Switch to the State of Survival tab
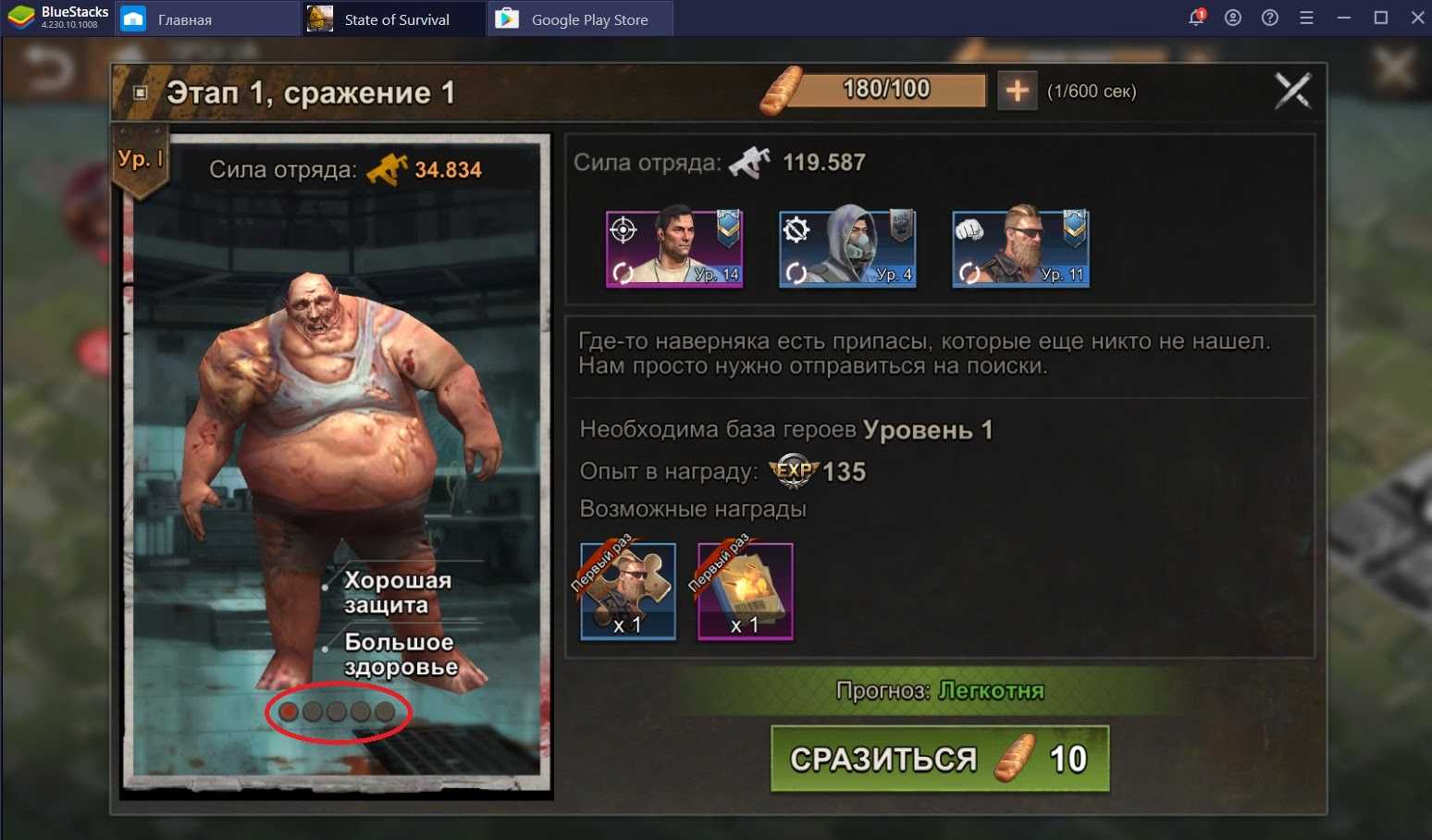The height and width of the screenshot is (840, 1432). 395,19
